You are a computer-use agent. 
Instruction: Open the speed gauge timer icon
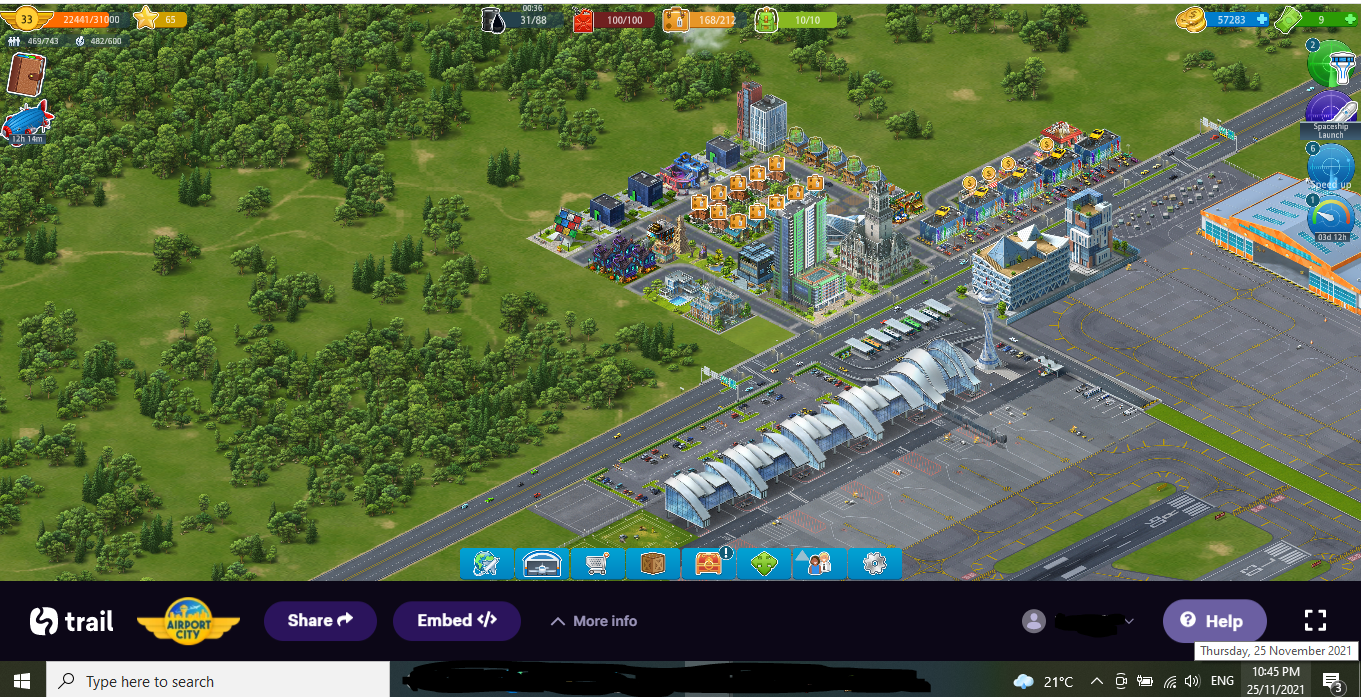pos(1333,217)
